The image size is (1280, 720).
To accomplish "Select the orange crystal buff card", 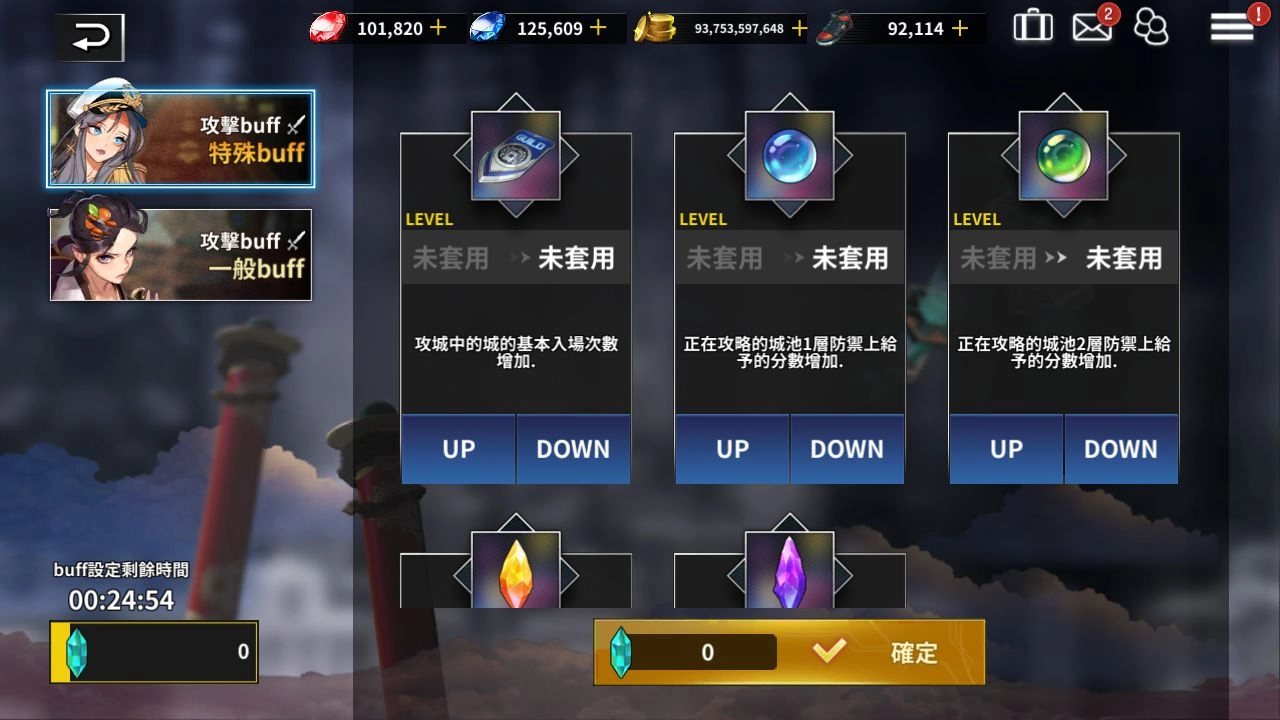I will pos(516,572).
